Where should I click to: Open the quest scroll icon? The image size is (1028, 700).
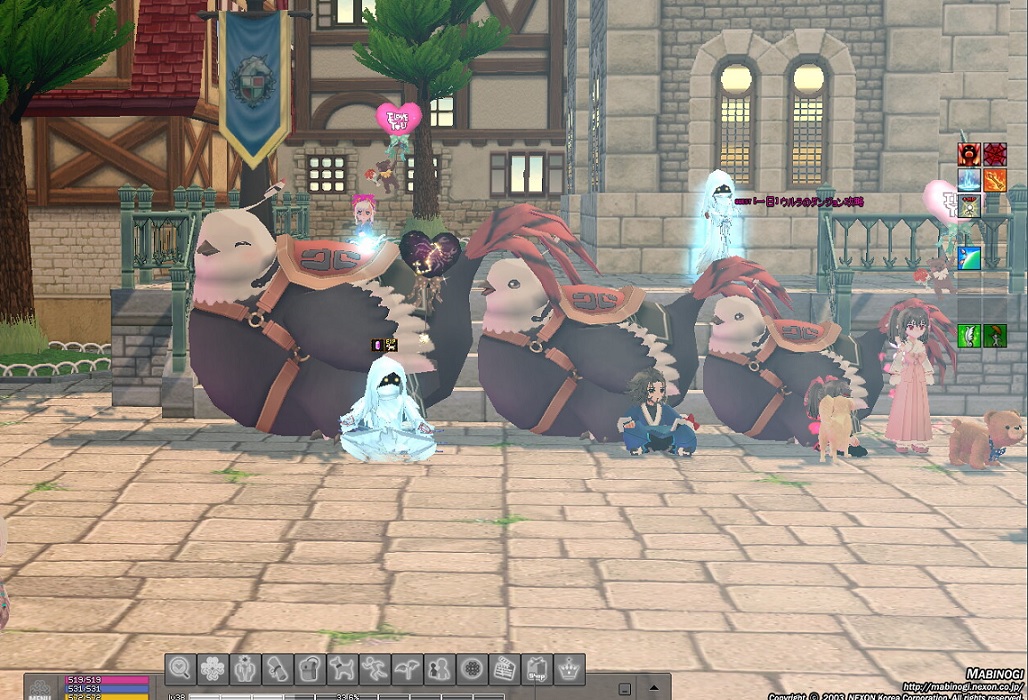click(x=277, y=667)
